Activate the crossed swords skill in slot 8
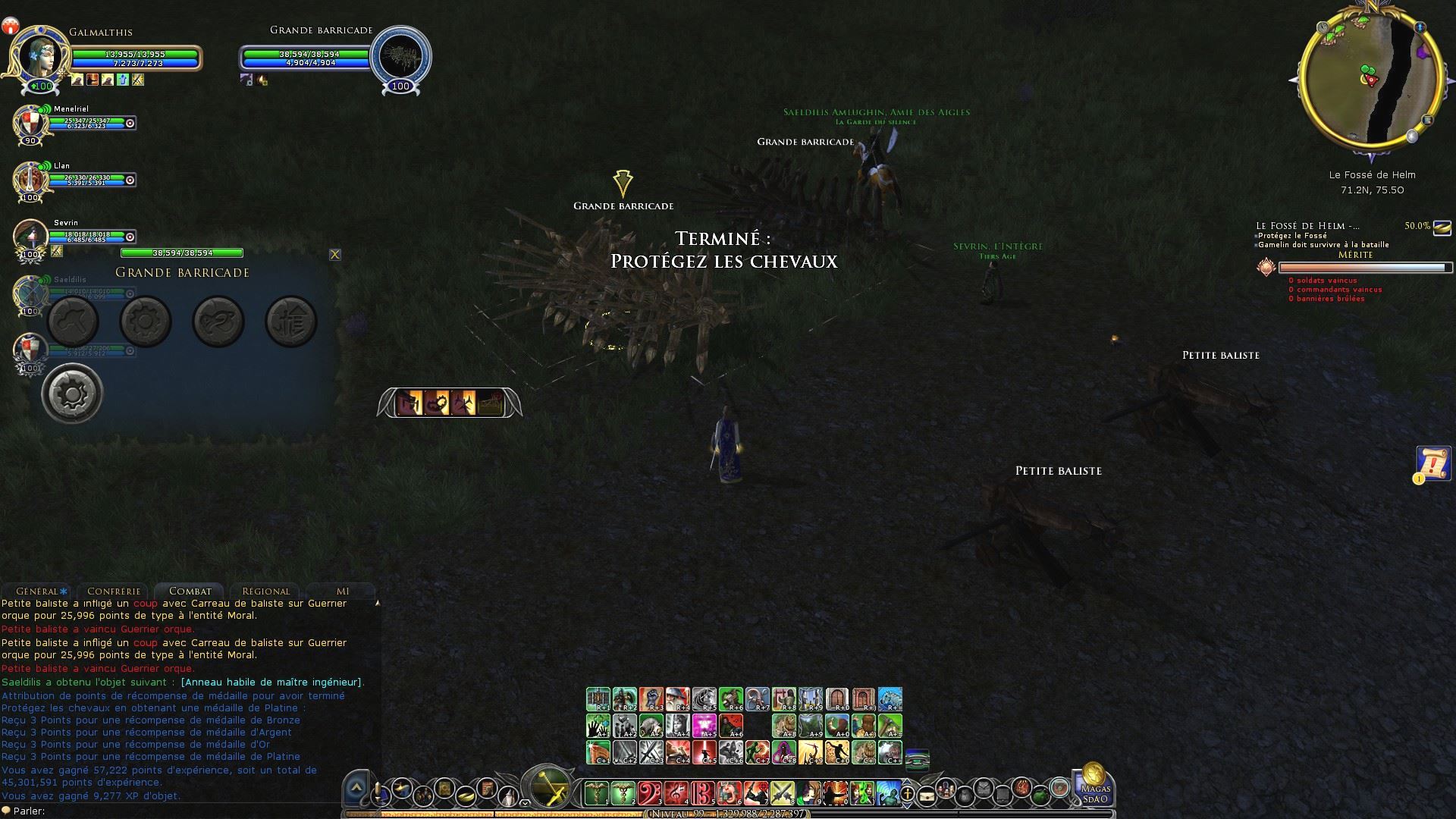 click(782, 793)
